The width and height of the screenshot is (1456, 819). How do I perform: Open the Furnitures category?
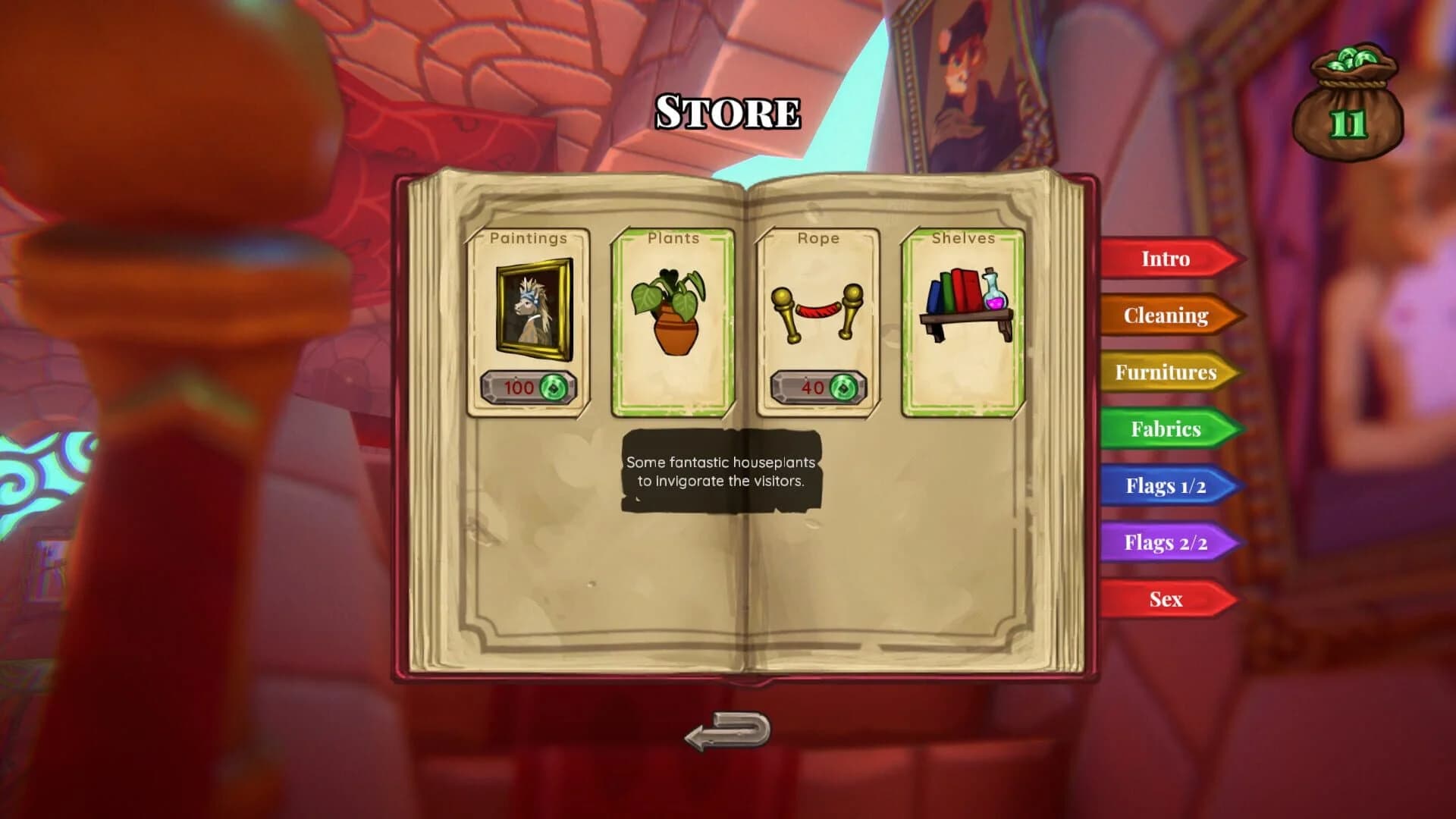click(x=1166, y=372)
